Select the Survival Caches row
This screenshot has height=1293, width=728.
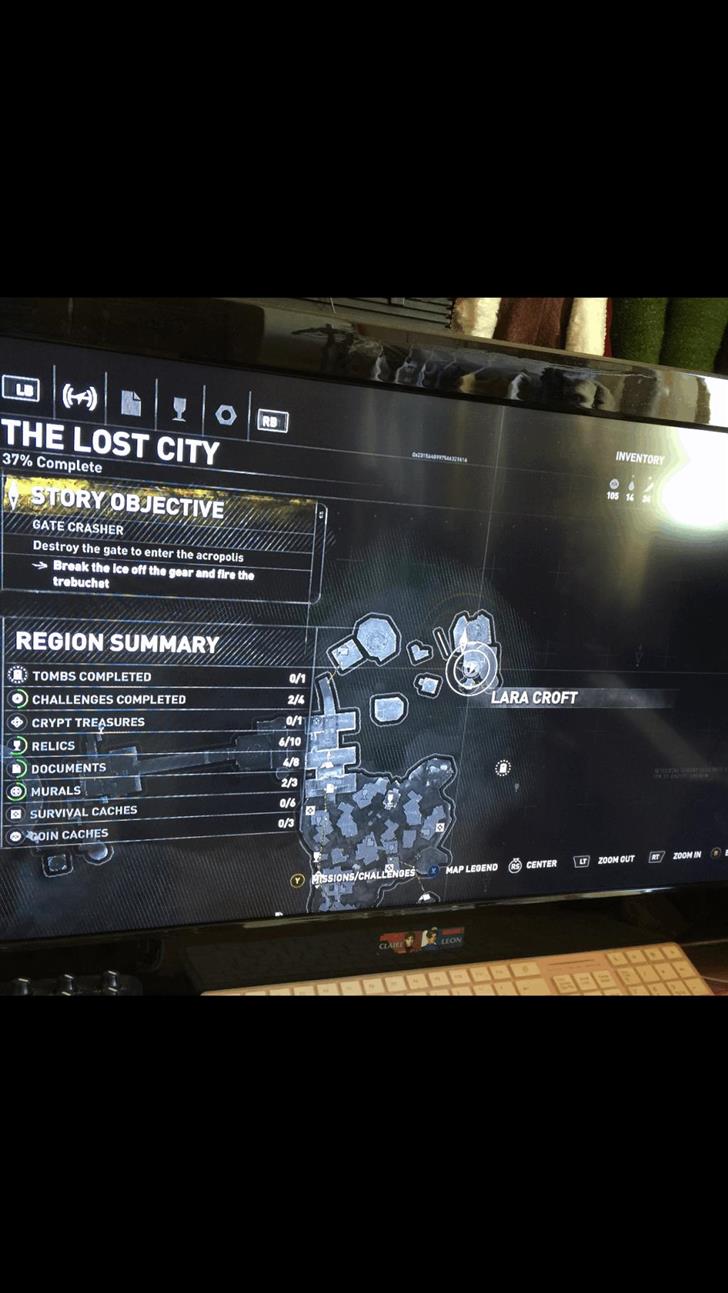[x=152, y=813]
